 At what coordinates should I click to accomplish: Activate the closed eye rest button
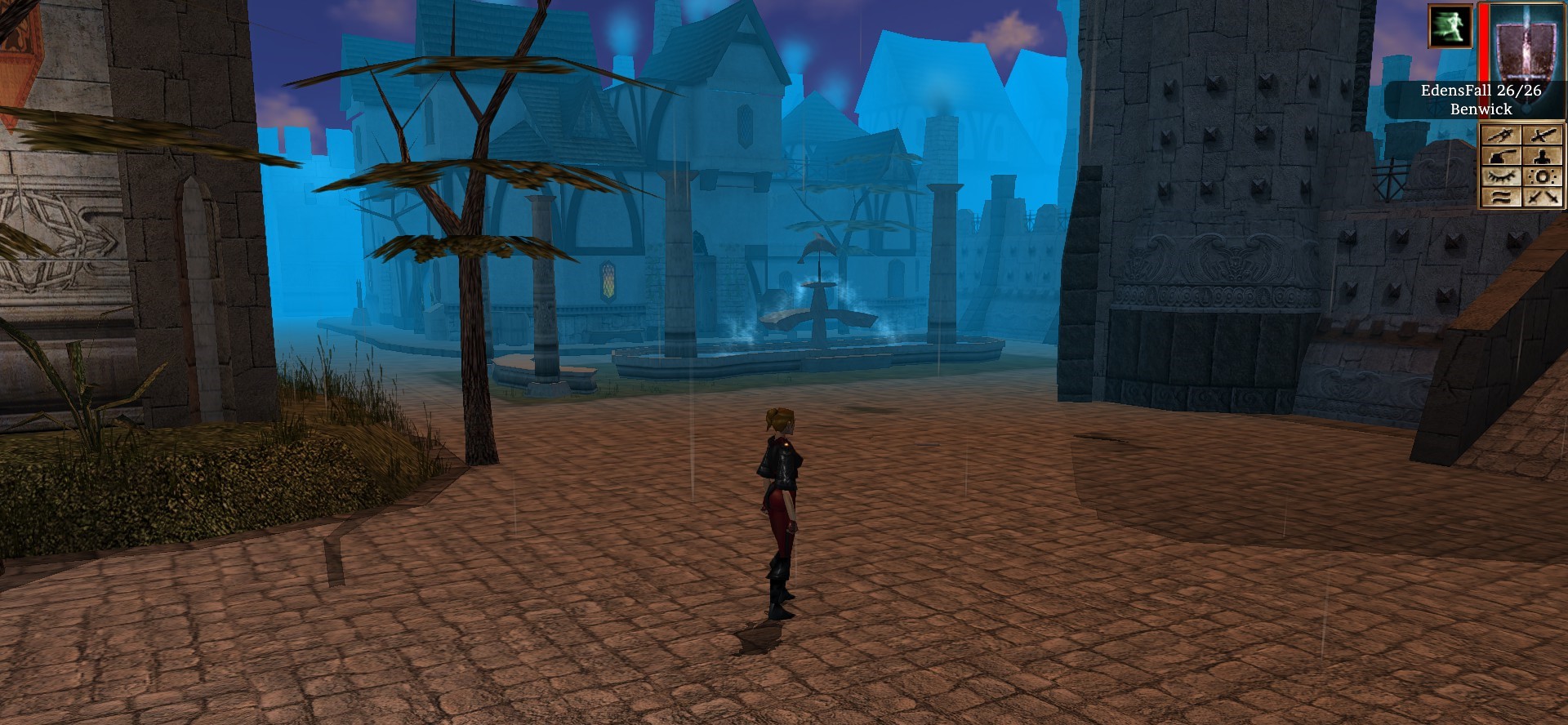tap(1500, 176)
